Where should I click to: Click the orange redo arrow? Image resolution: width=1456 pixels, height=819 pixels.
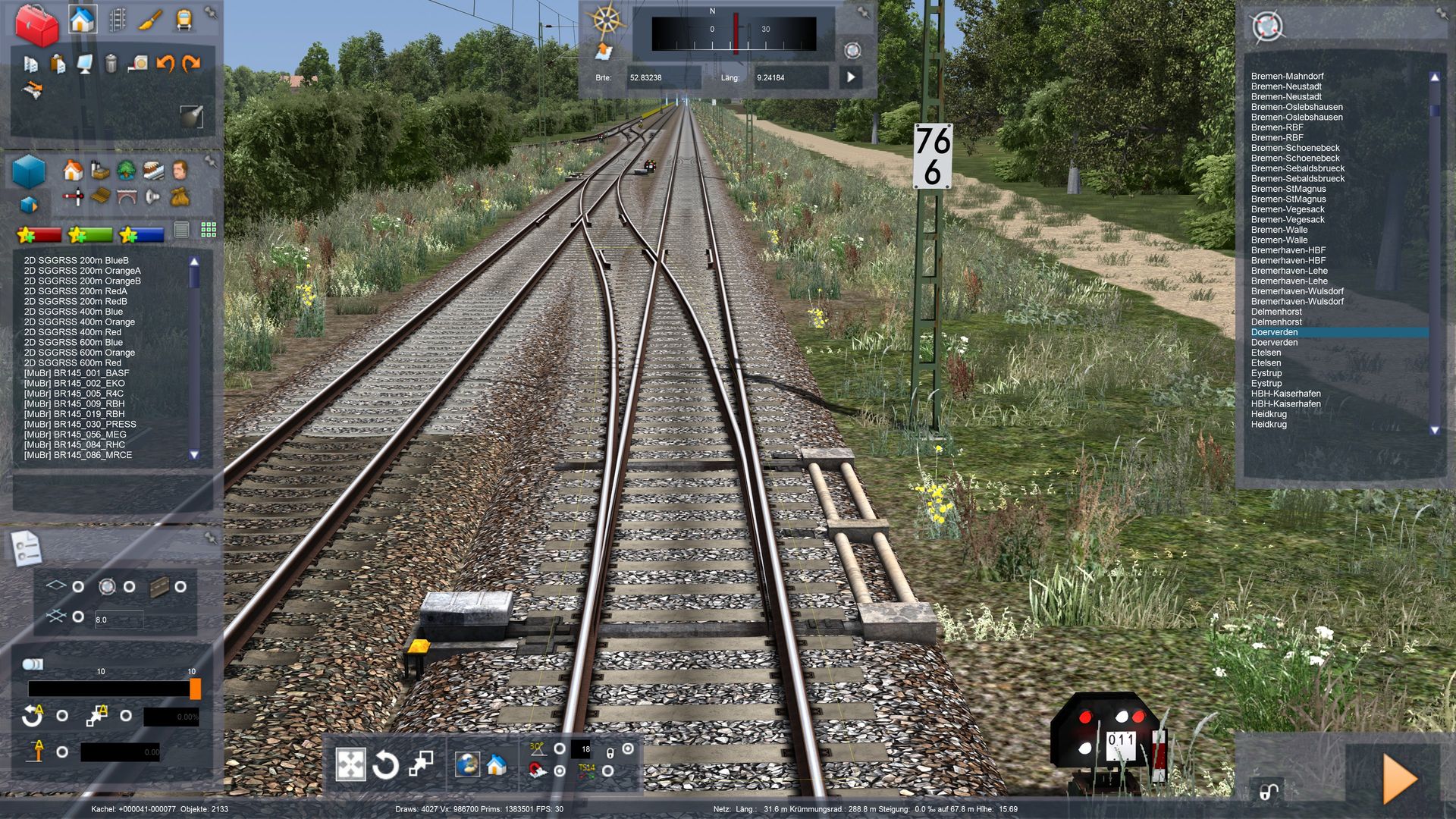point(191,64)
